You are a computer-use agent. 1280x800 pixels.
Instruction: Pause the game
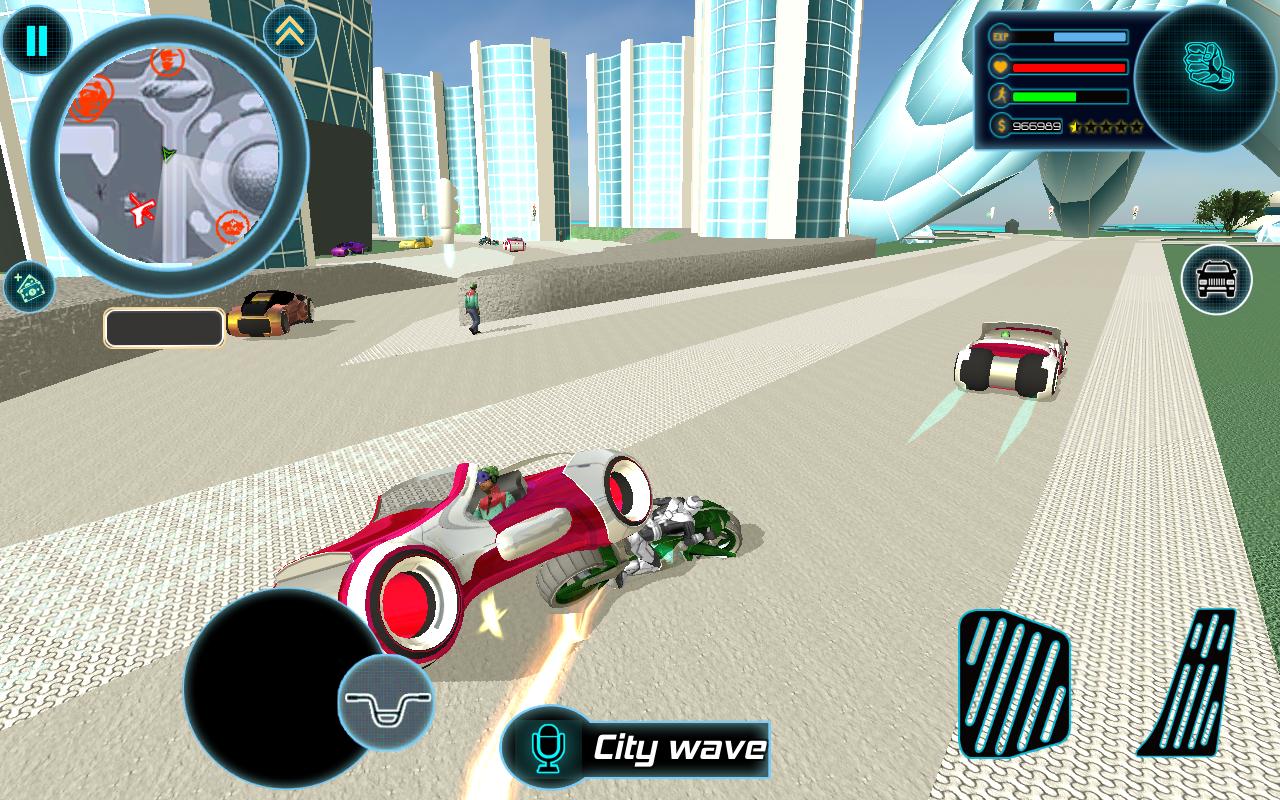36,40
